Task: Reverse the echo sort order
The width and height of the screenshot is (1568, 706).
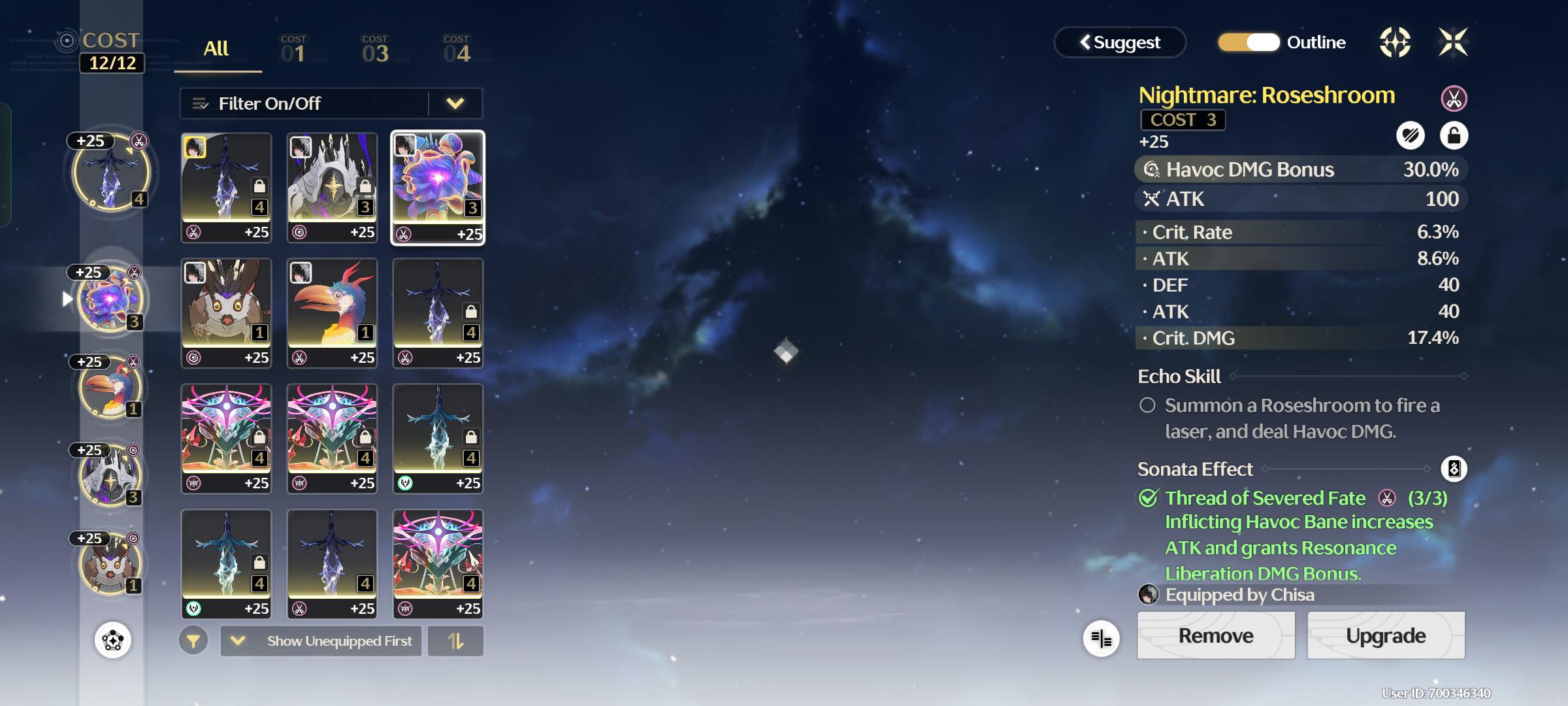Action: click(455, 641)
